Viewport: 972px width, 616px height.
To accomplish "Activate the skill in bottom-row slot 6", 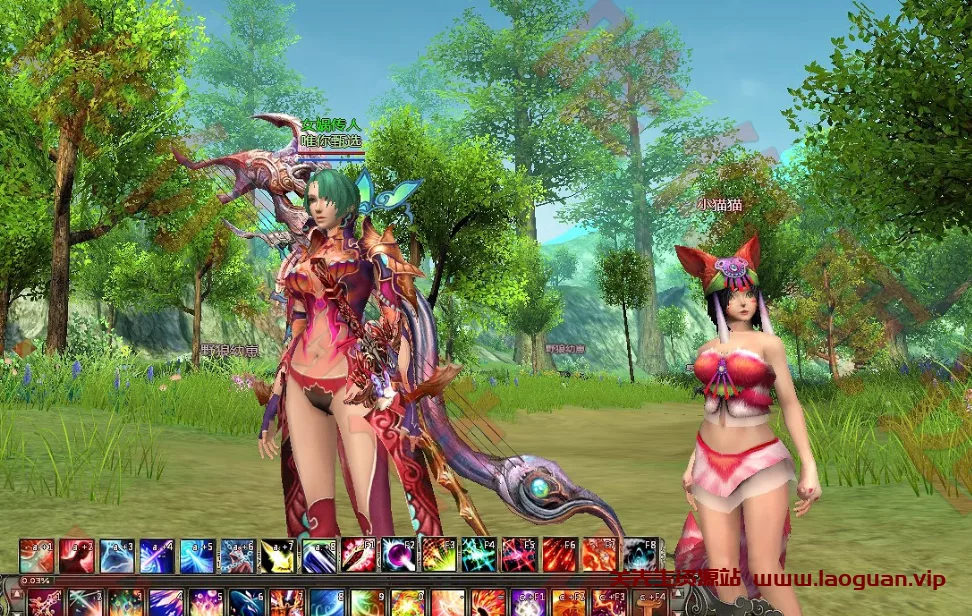I will pyautogui.click(x=246, y=603).
